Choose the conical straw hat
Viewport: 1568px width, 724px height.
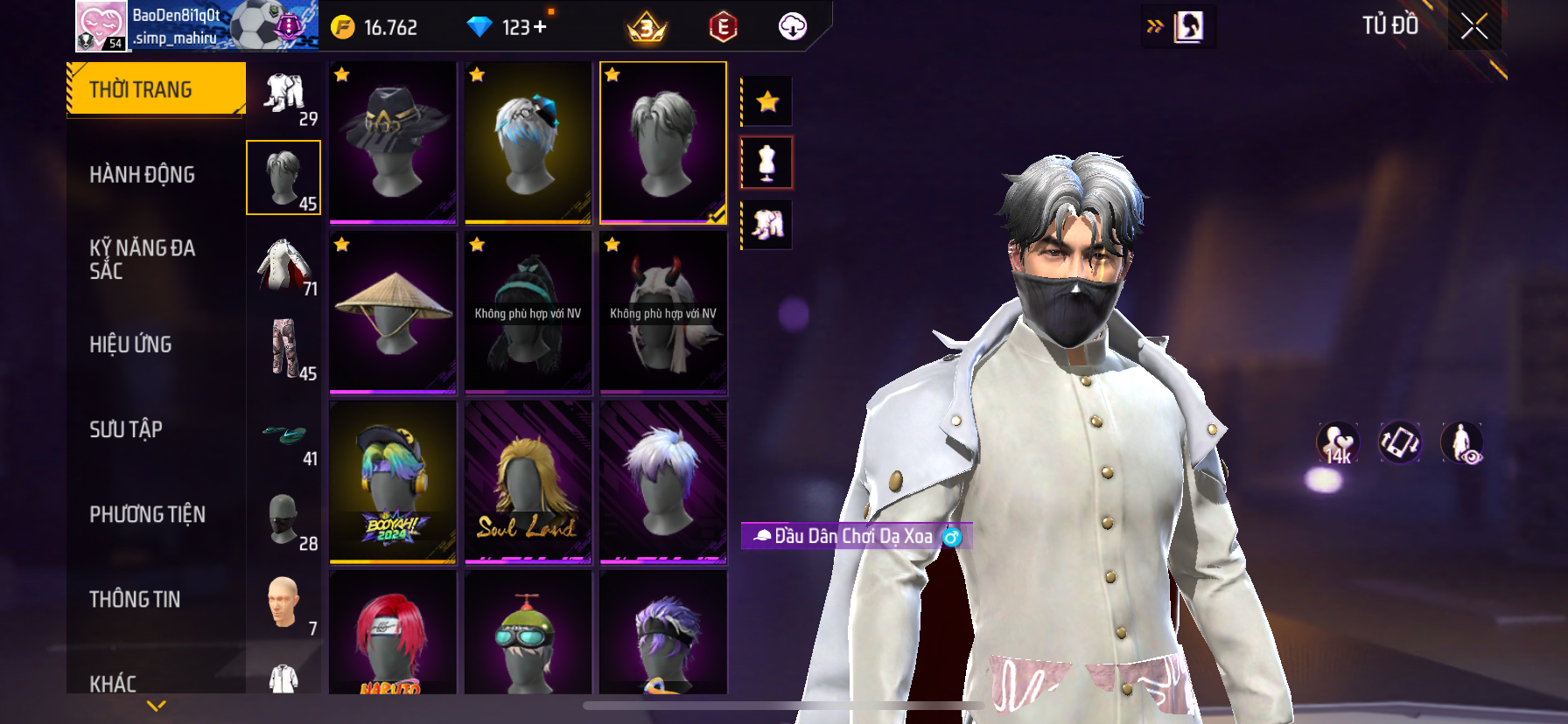393,311
